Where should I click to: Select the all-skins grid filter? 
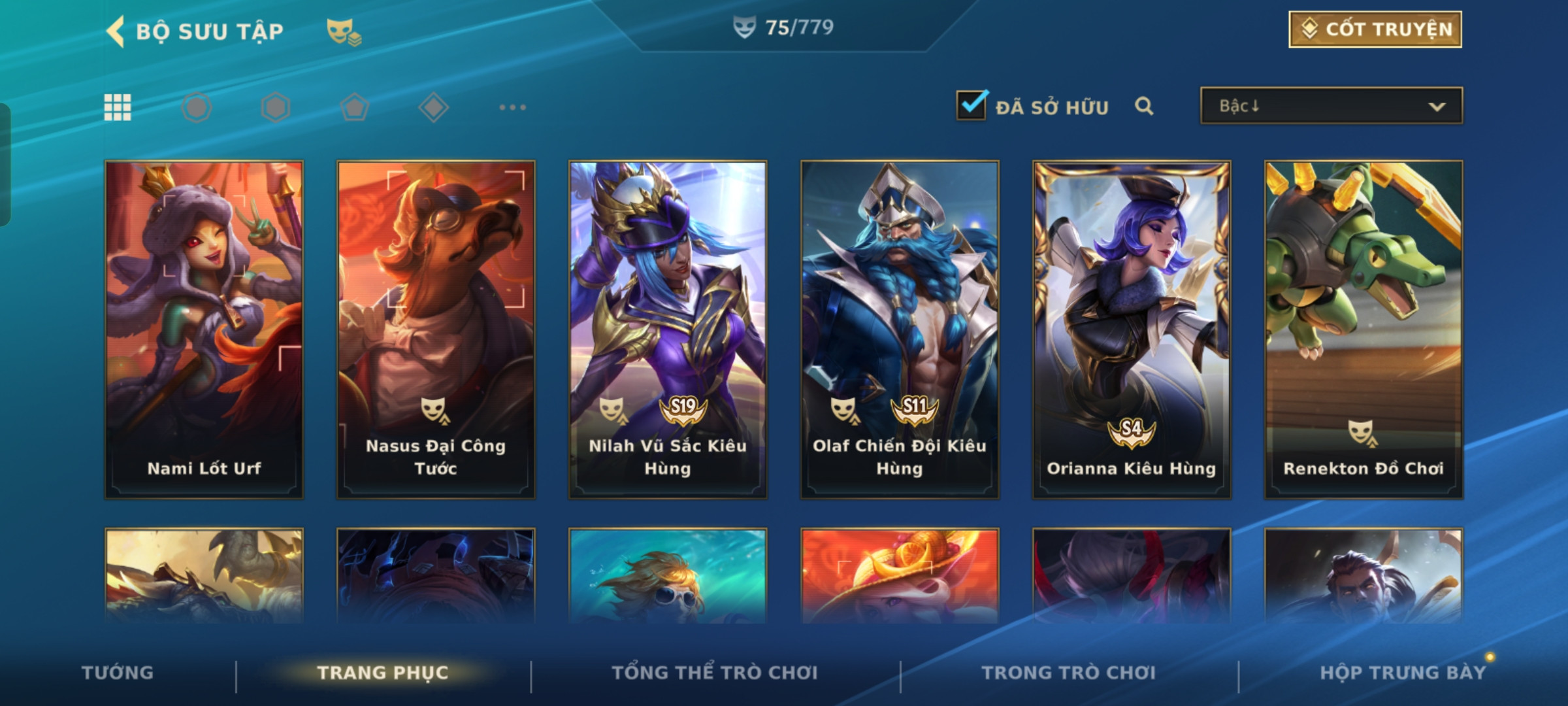[x=118, y=107]
